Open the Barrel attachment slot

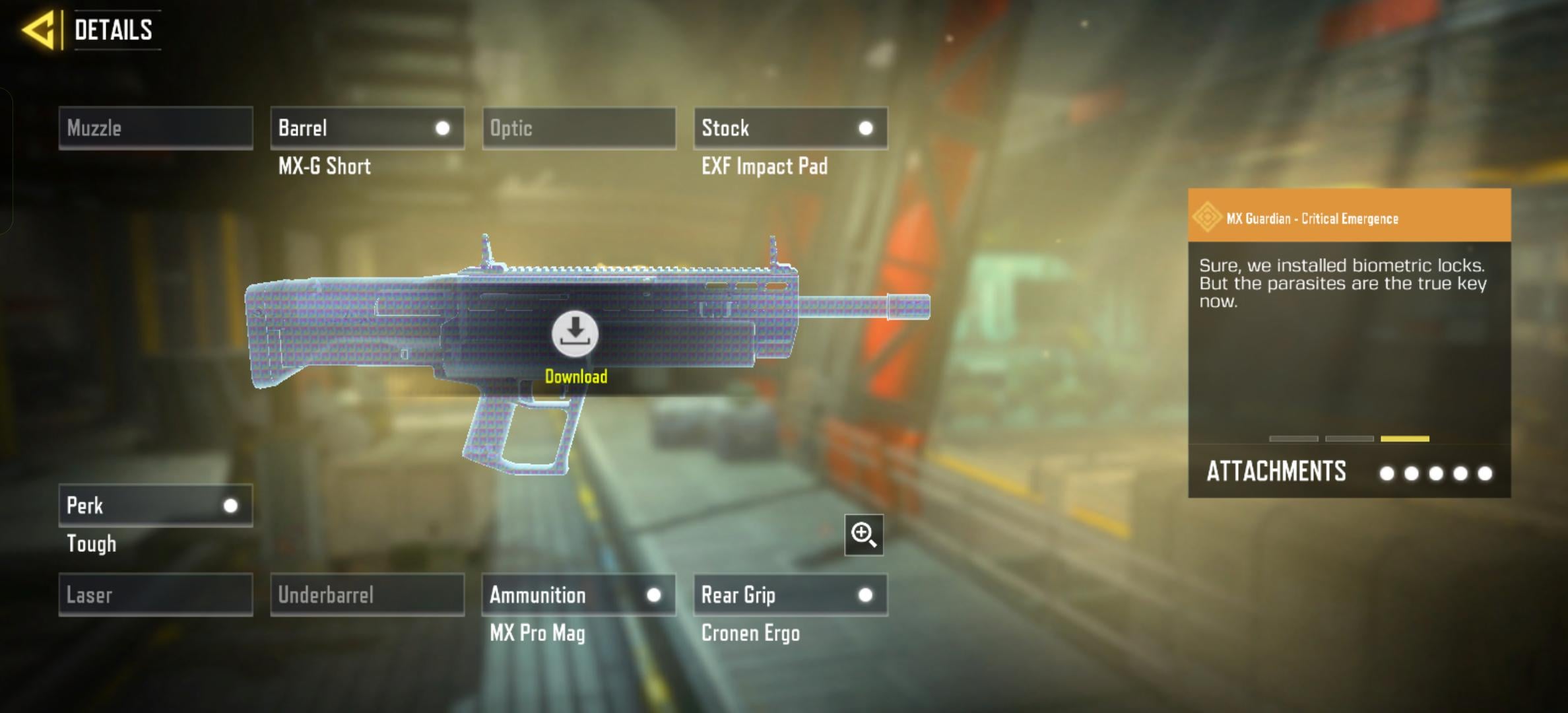pos(367,128)
